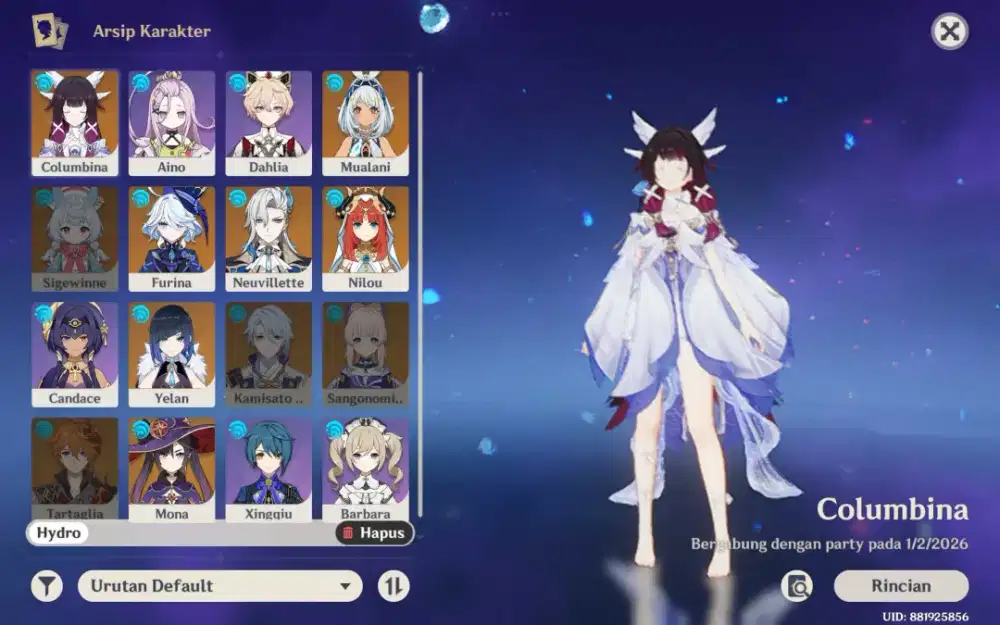1000x625 pixels.
Task: Choose the Furina character card
Action: (172, 238)
